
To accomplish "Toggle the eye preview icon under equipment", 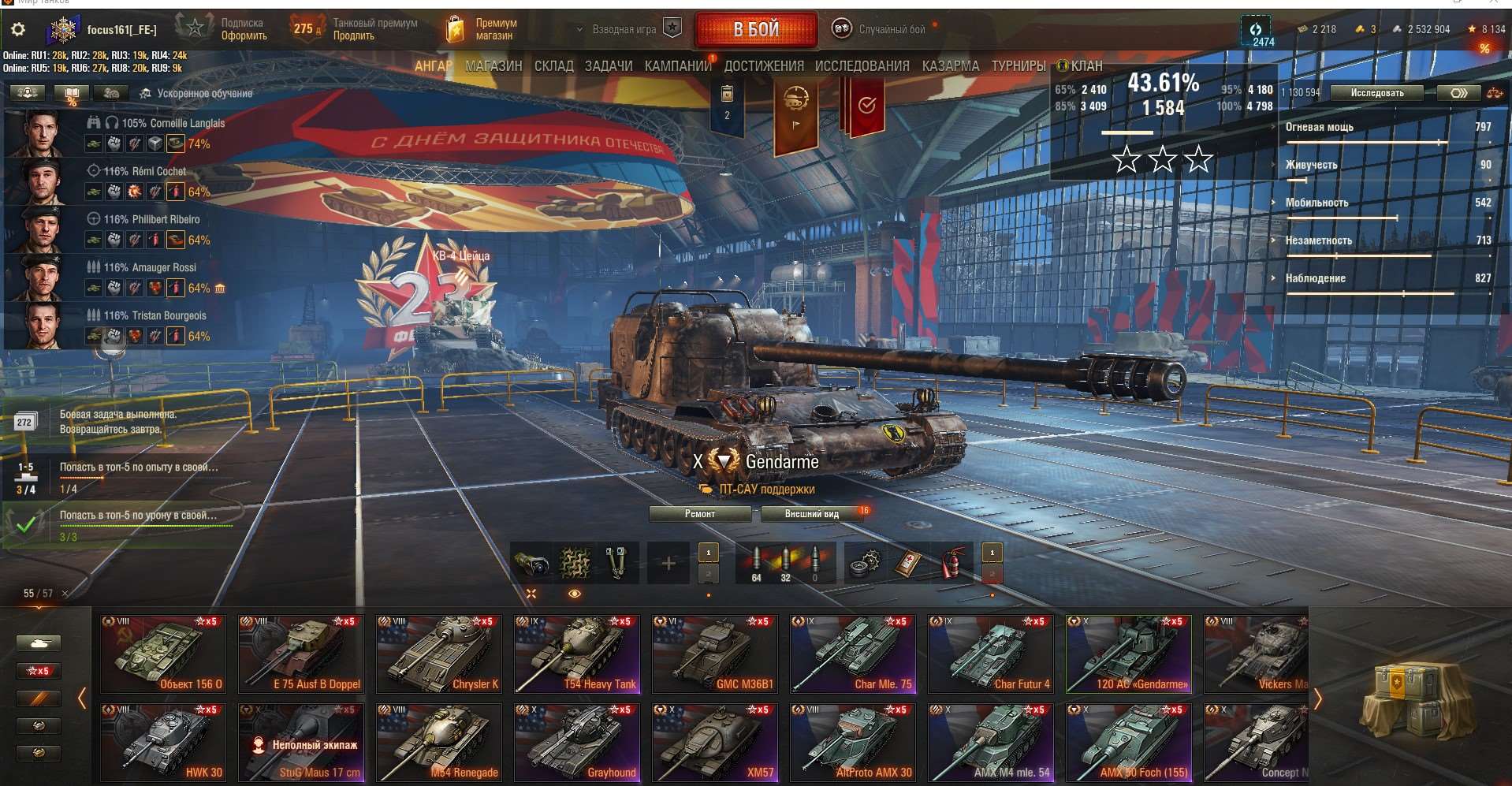I will 574,592.
